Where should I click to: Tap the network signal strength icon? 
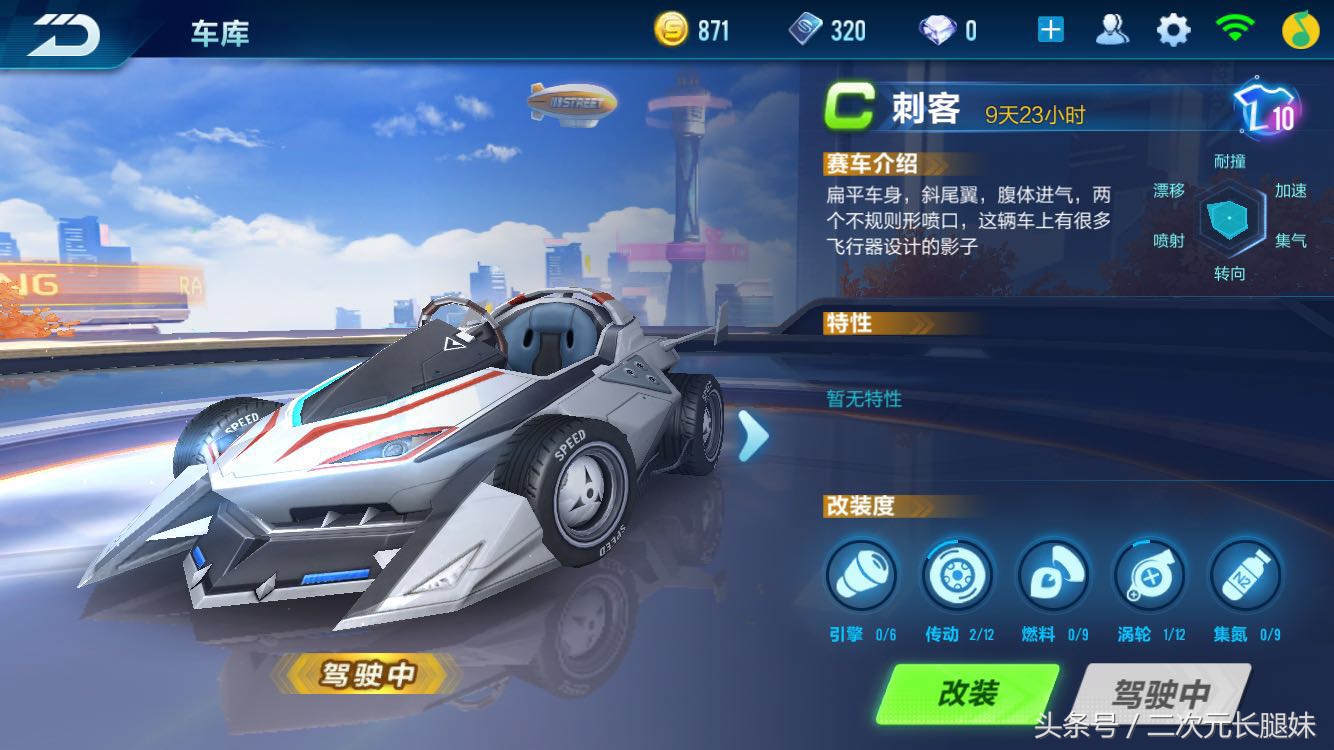point(1233,28)
